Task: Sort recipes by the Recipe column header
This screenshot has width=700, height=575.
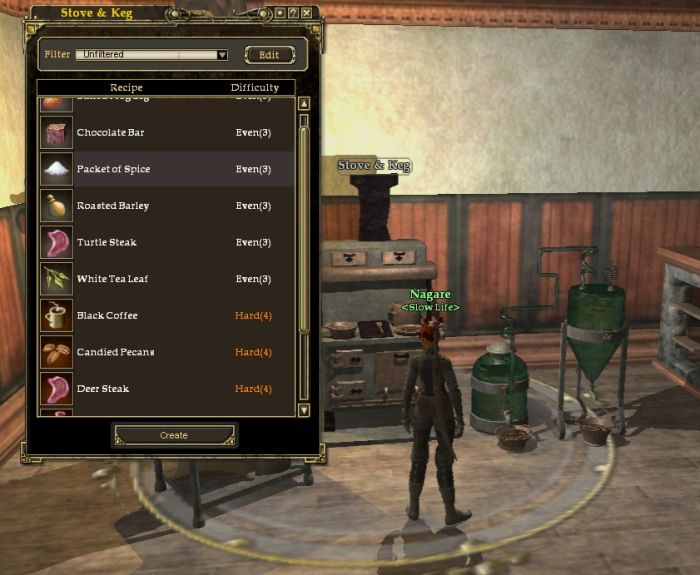Action: point(126,88)
